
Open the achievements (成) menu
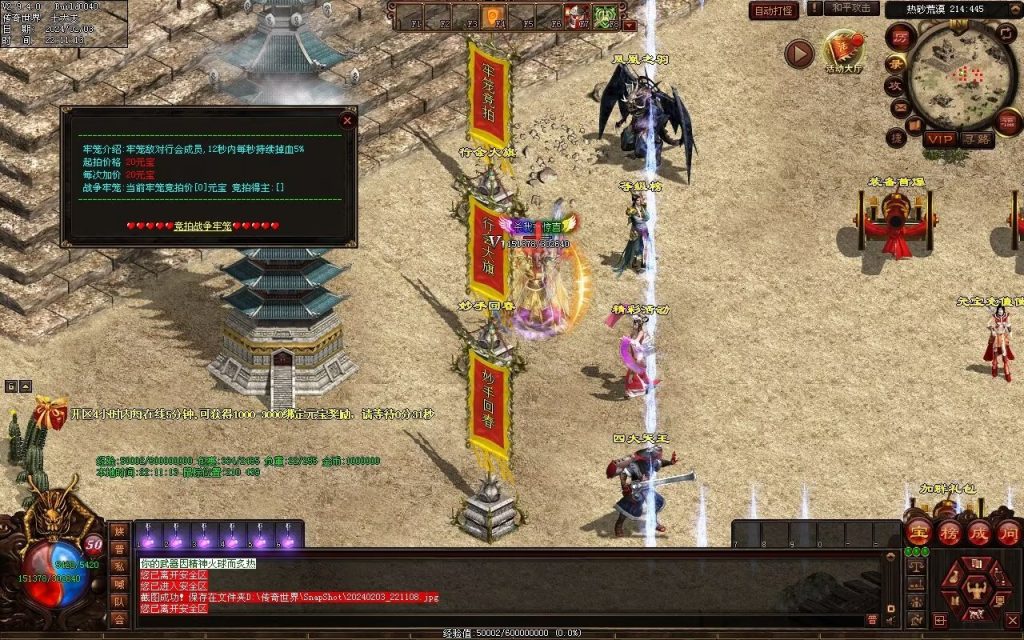(x=978, y=531)
